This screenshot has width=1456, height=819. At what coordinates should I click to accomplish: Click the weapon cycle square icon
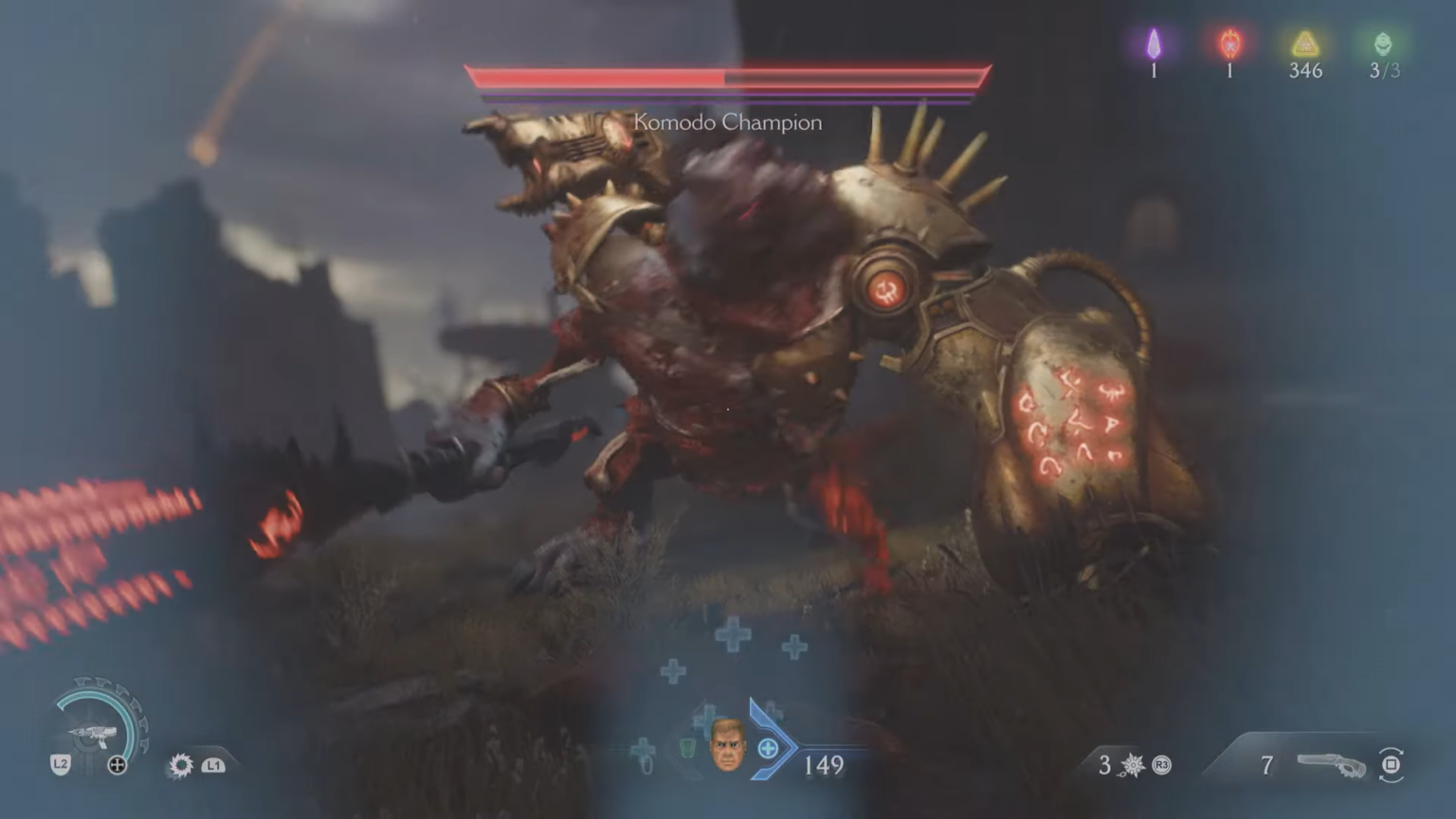click(1391, 762)
